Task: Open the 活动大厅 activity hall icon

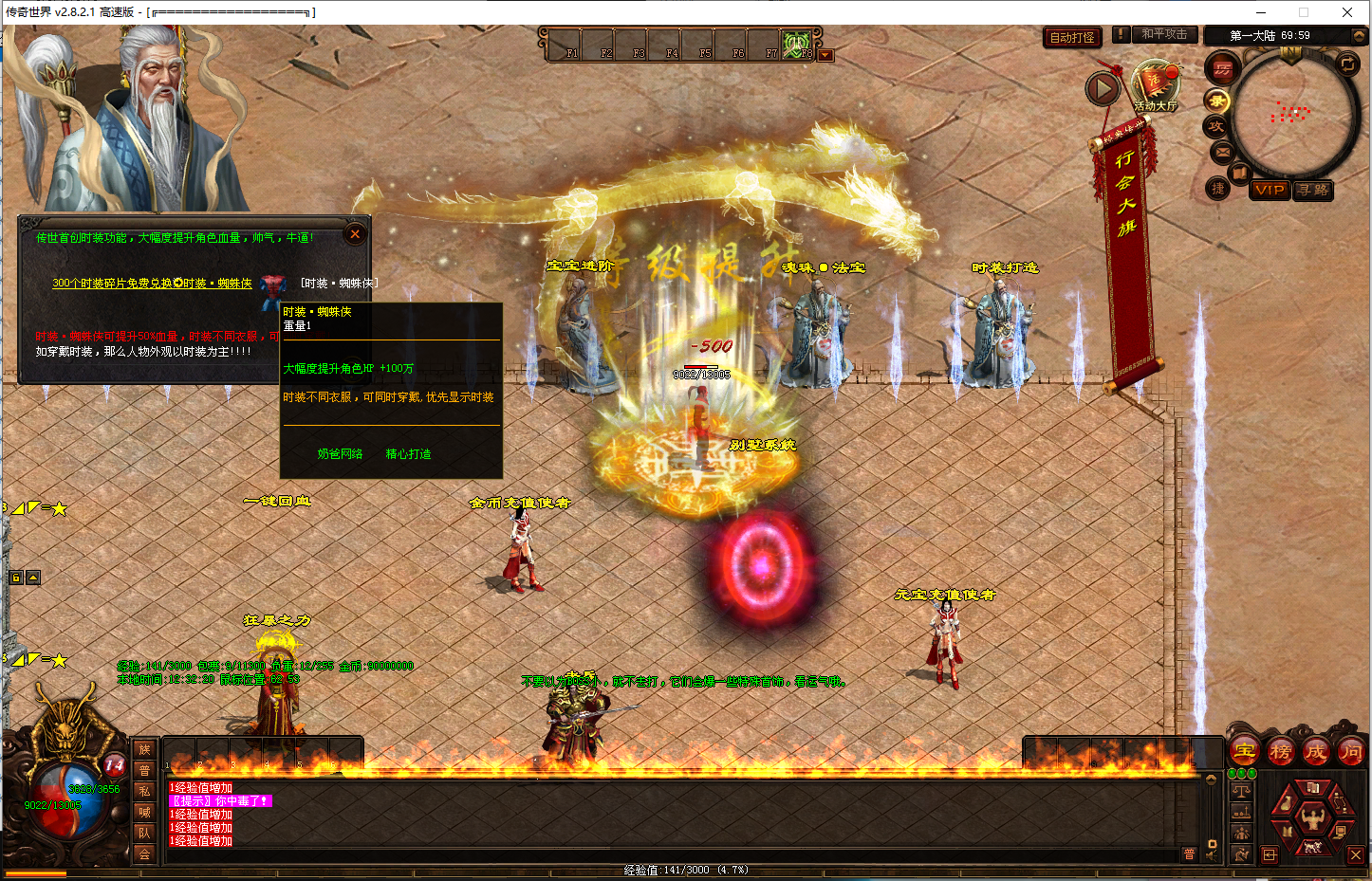Action: pos(1155,85)
